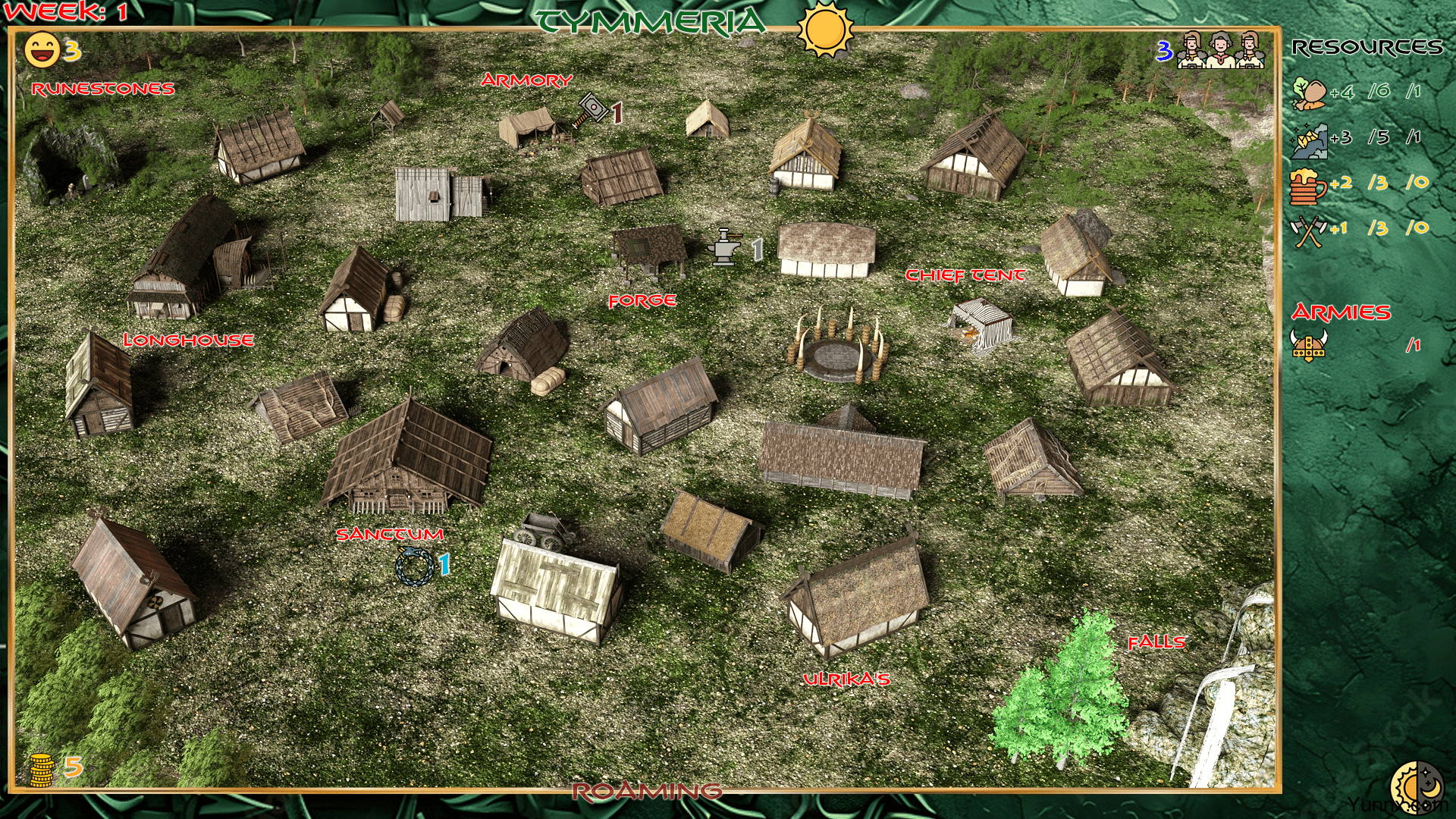This screenshot has width=1456, height=819.
Task: Click the sanctum rope ring icon
Action: tap(414, 566)
